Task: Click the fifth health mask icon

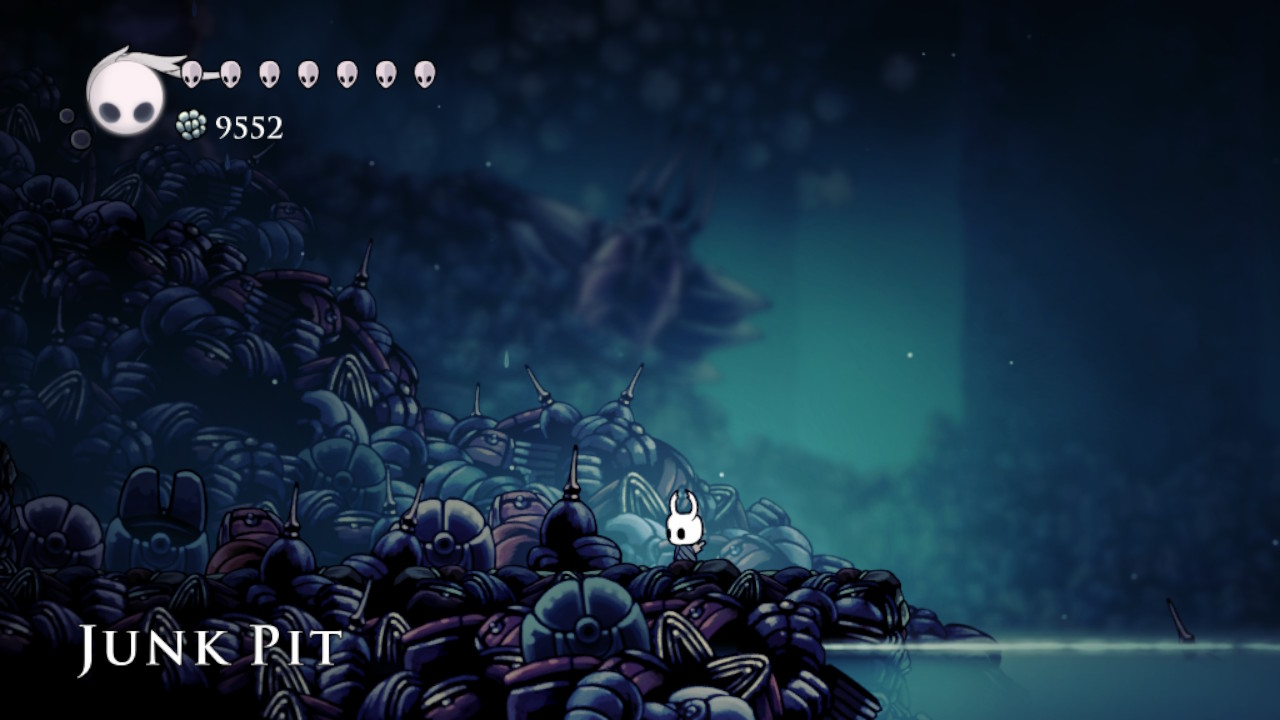Action: [346, 72]
